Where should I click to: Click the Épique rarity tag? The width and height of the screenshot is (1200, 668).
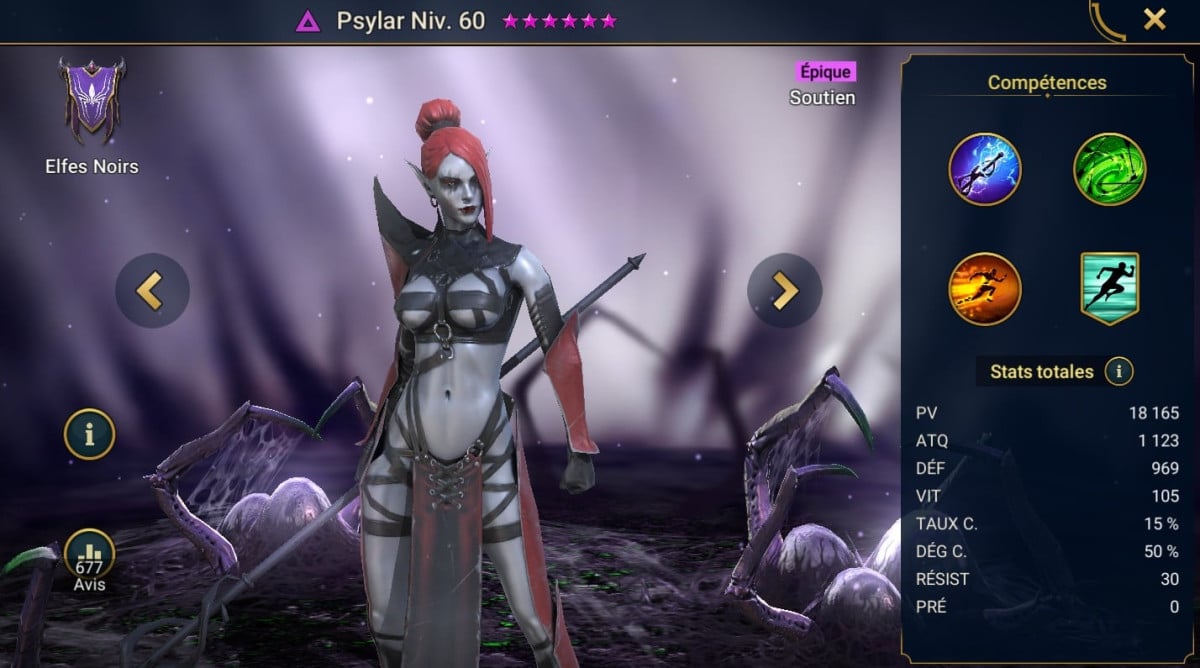pos(826,72)
